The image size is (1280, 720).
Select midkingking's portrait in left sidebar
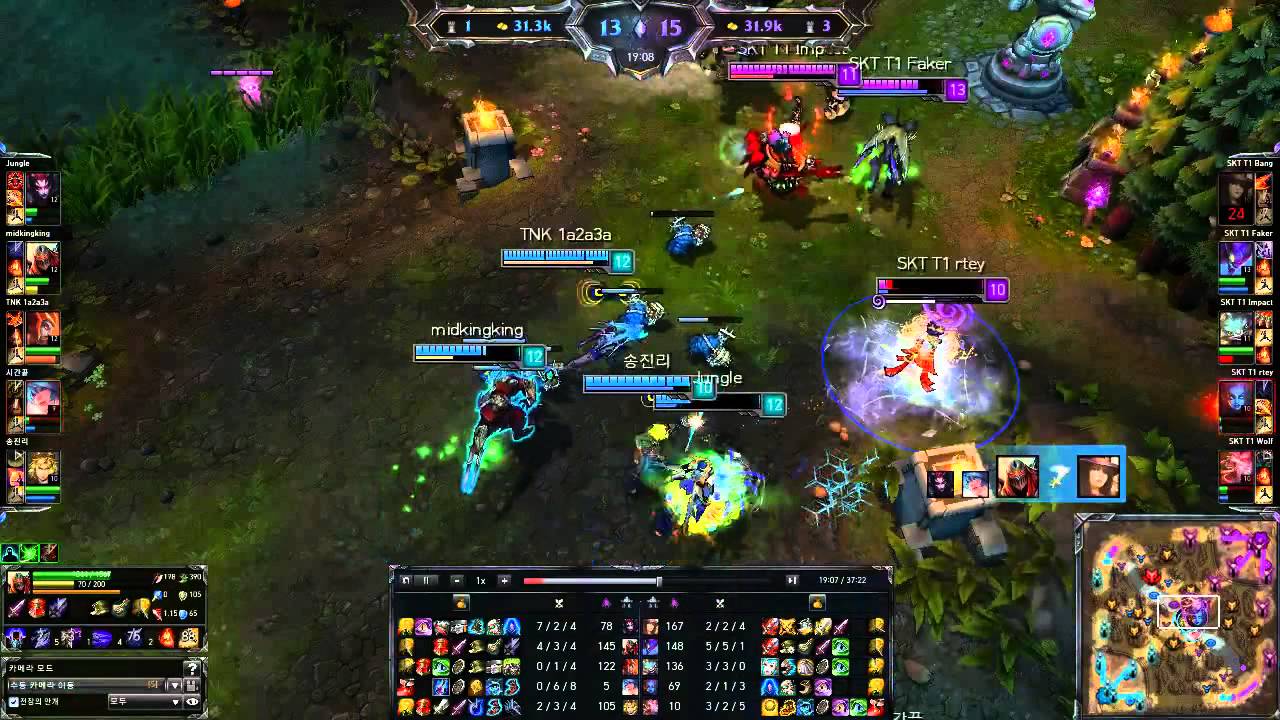43,259
